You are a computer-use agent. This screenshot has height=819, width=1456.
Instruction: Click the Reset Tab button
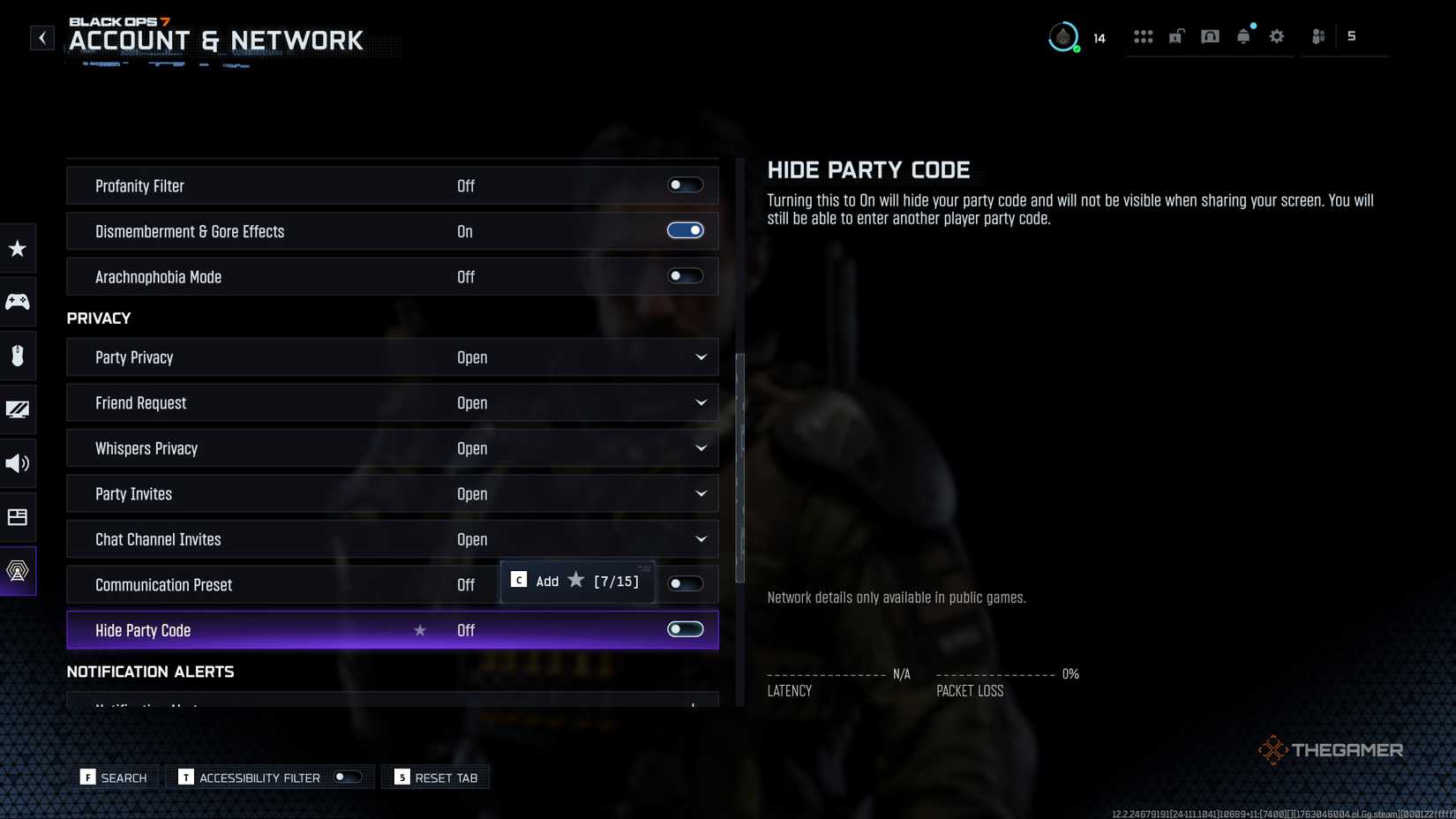point(435,778)
